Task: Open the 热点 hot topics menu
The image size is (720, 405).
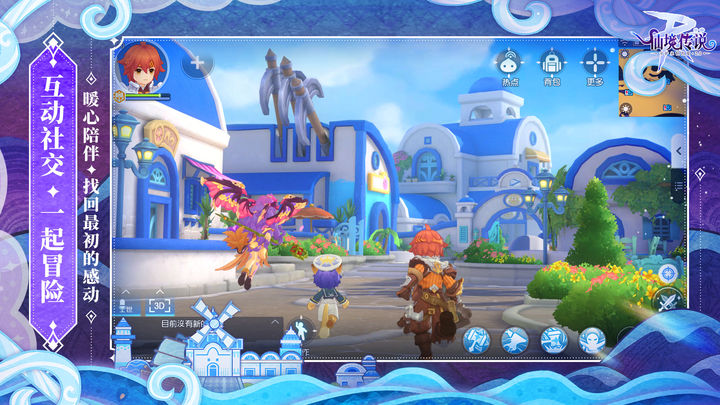Action: click(509, 61)
